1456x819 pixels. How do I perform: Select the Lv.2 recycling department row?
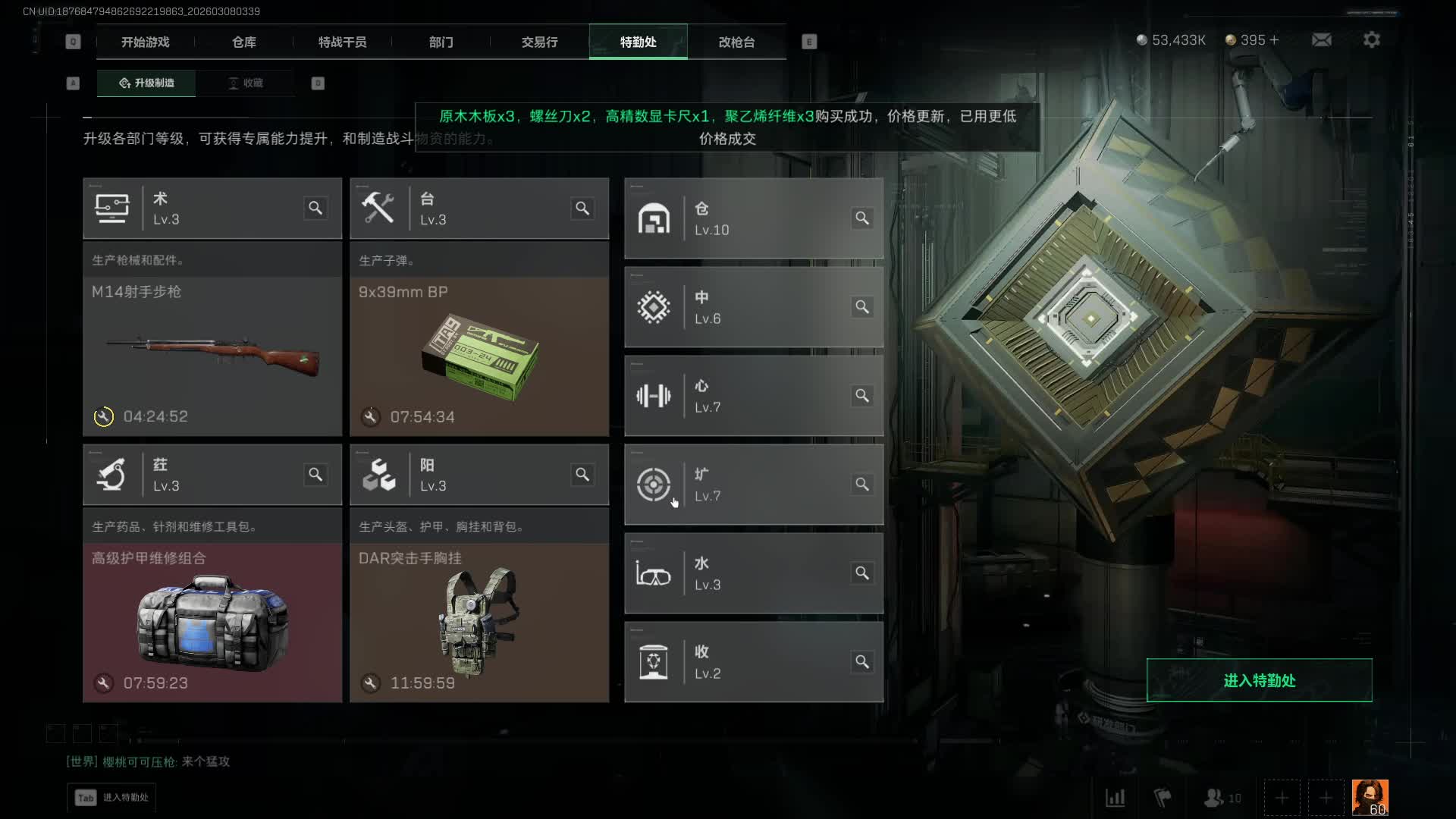point(753,662)
